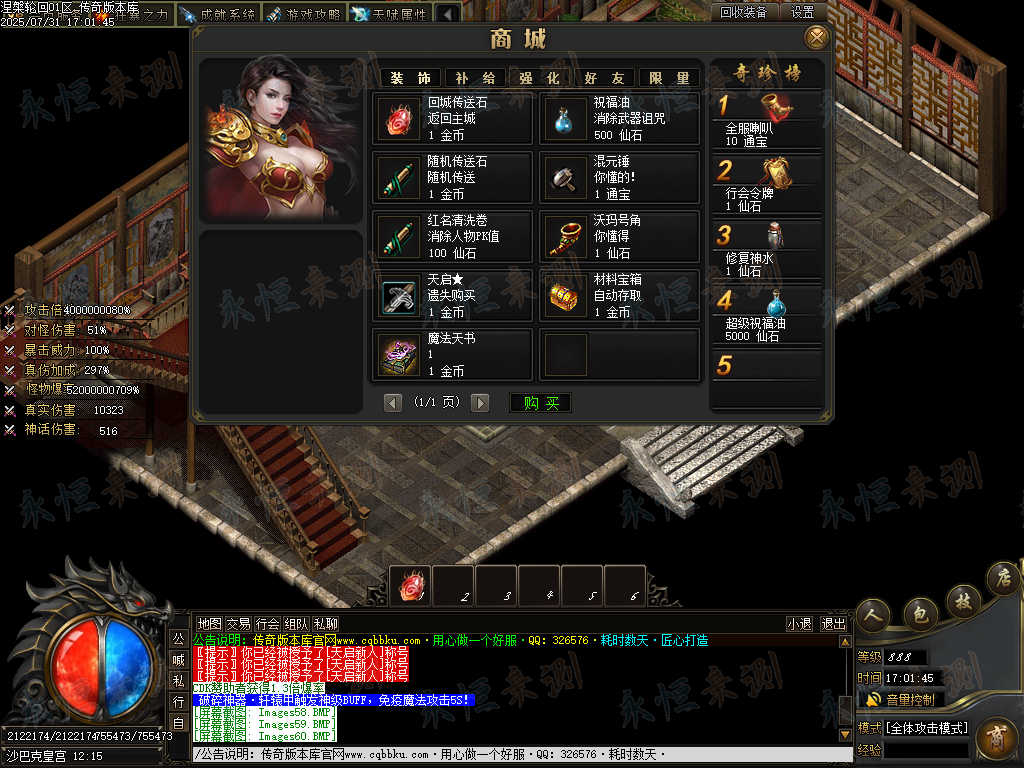Switch to the 行会 chat tab
Image resolution: width=1024 pixels, height=768 pixels.
point(267,623)
